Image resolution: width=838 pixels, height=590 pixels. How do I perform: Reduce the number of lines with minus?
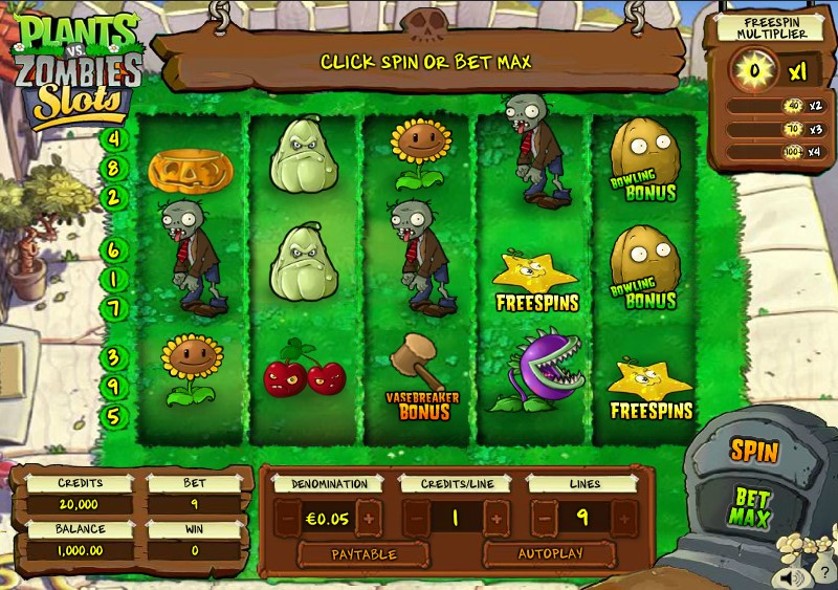544,518
